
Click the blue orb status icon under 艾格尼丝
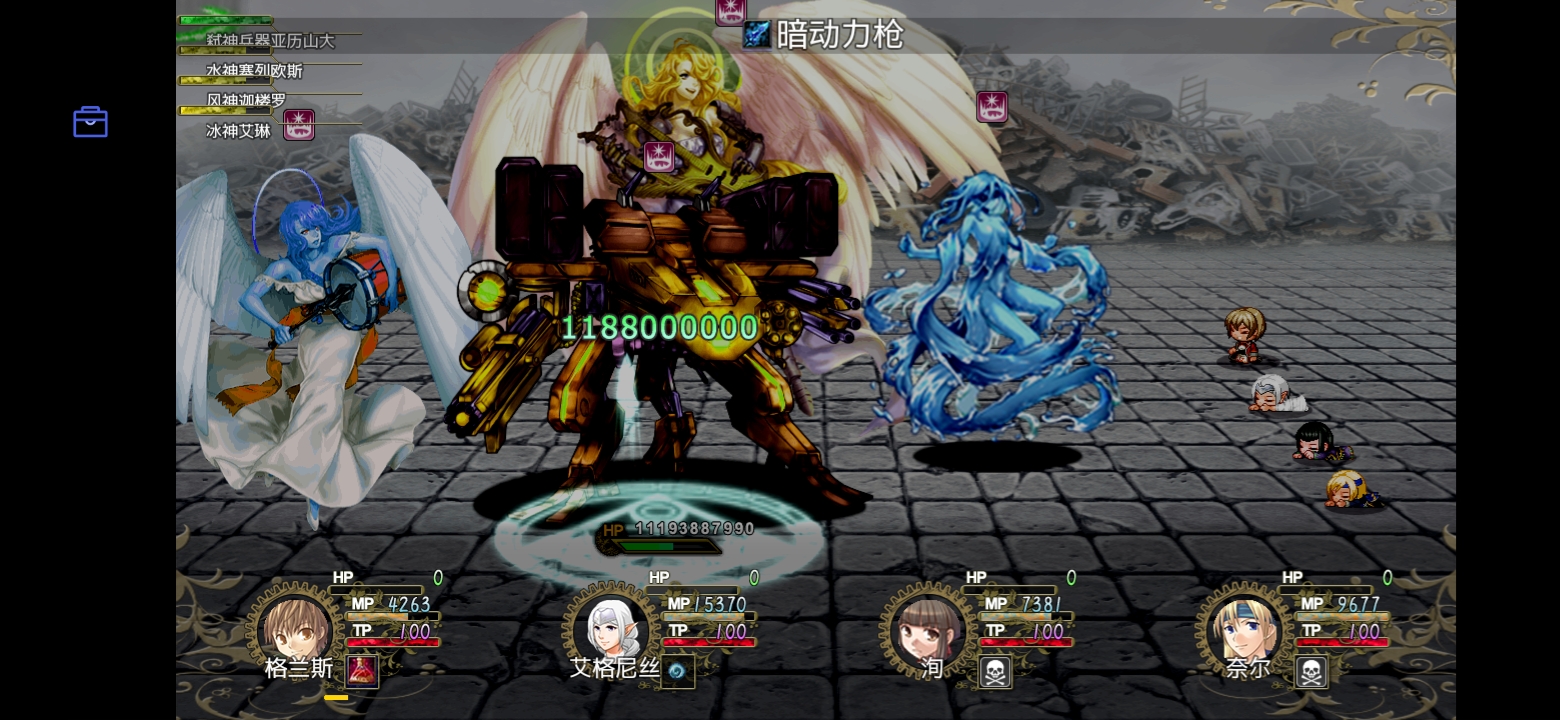coord(678,671)
